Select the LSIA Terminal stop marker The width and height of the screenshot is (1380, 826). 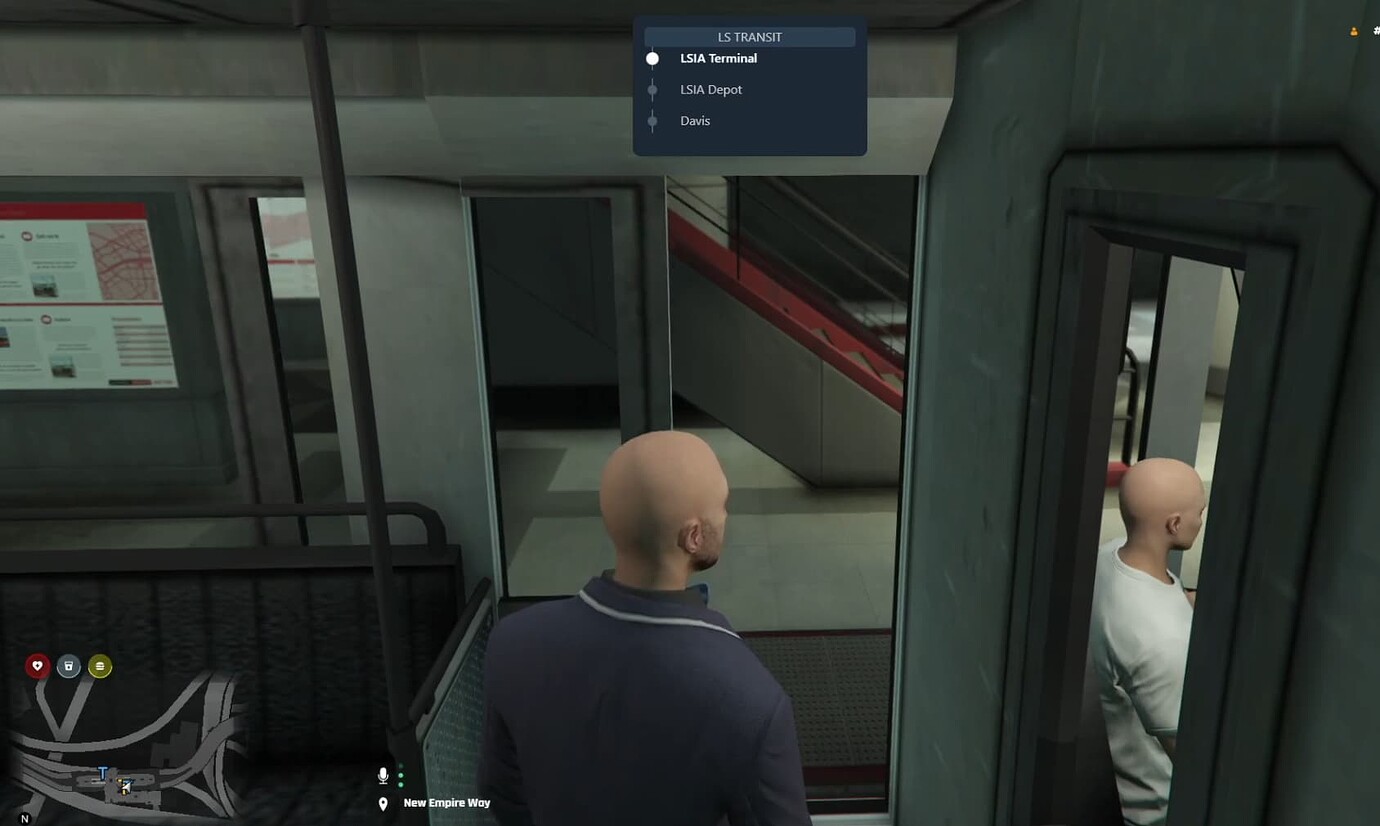click(x=653, y=58)
